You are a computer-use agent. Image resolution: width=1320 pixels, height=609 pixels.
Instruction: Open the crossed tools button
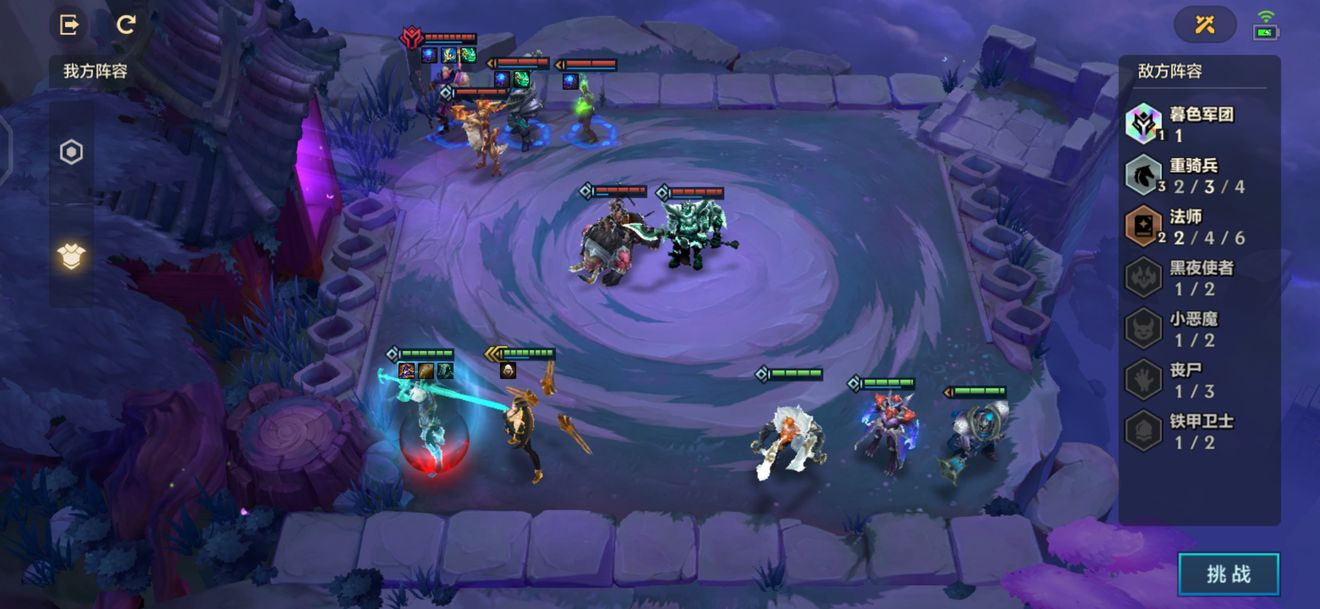click(1204, 25)
